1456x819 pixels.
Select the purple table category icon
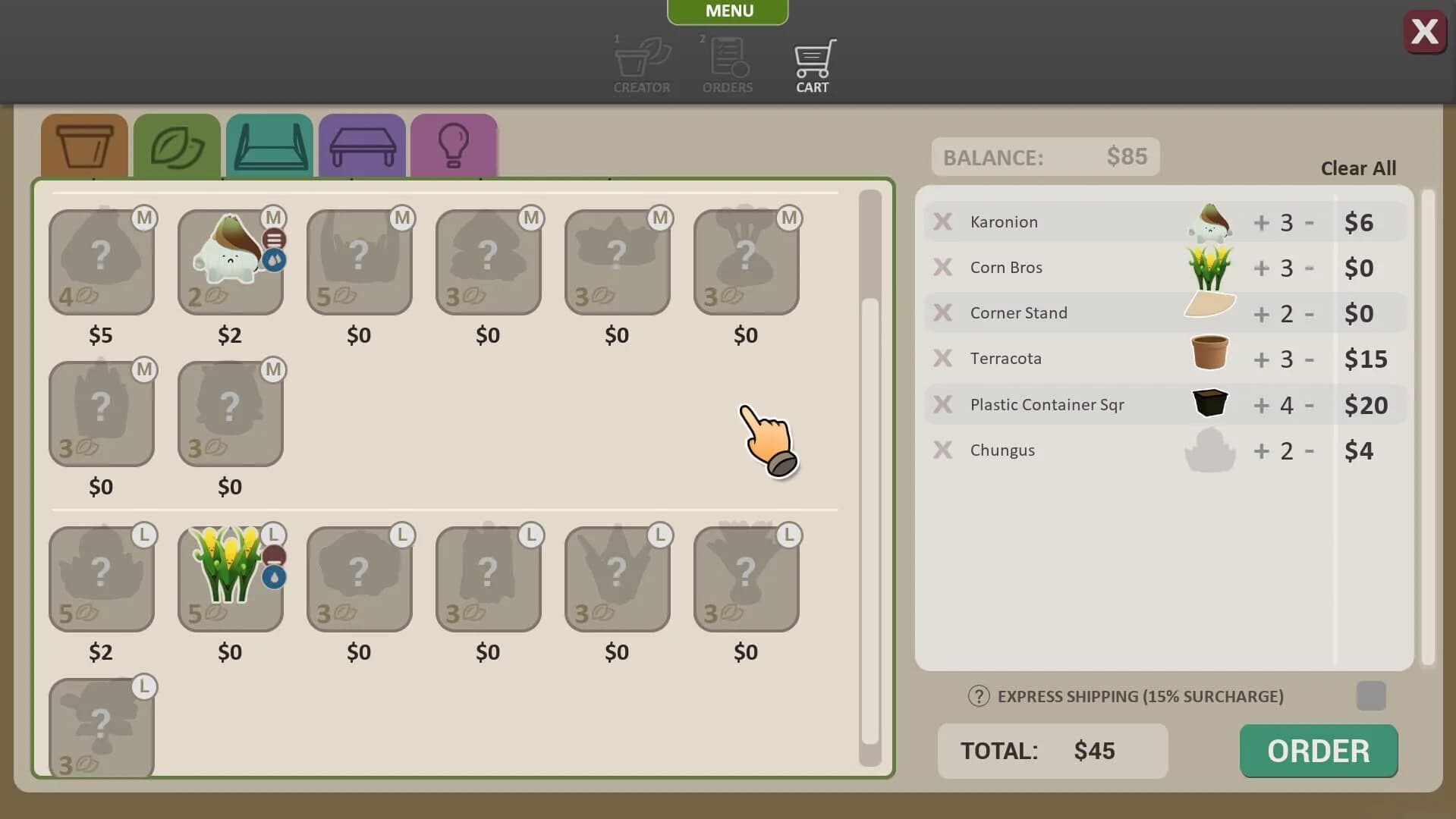click(x=362, y=146)
